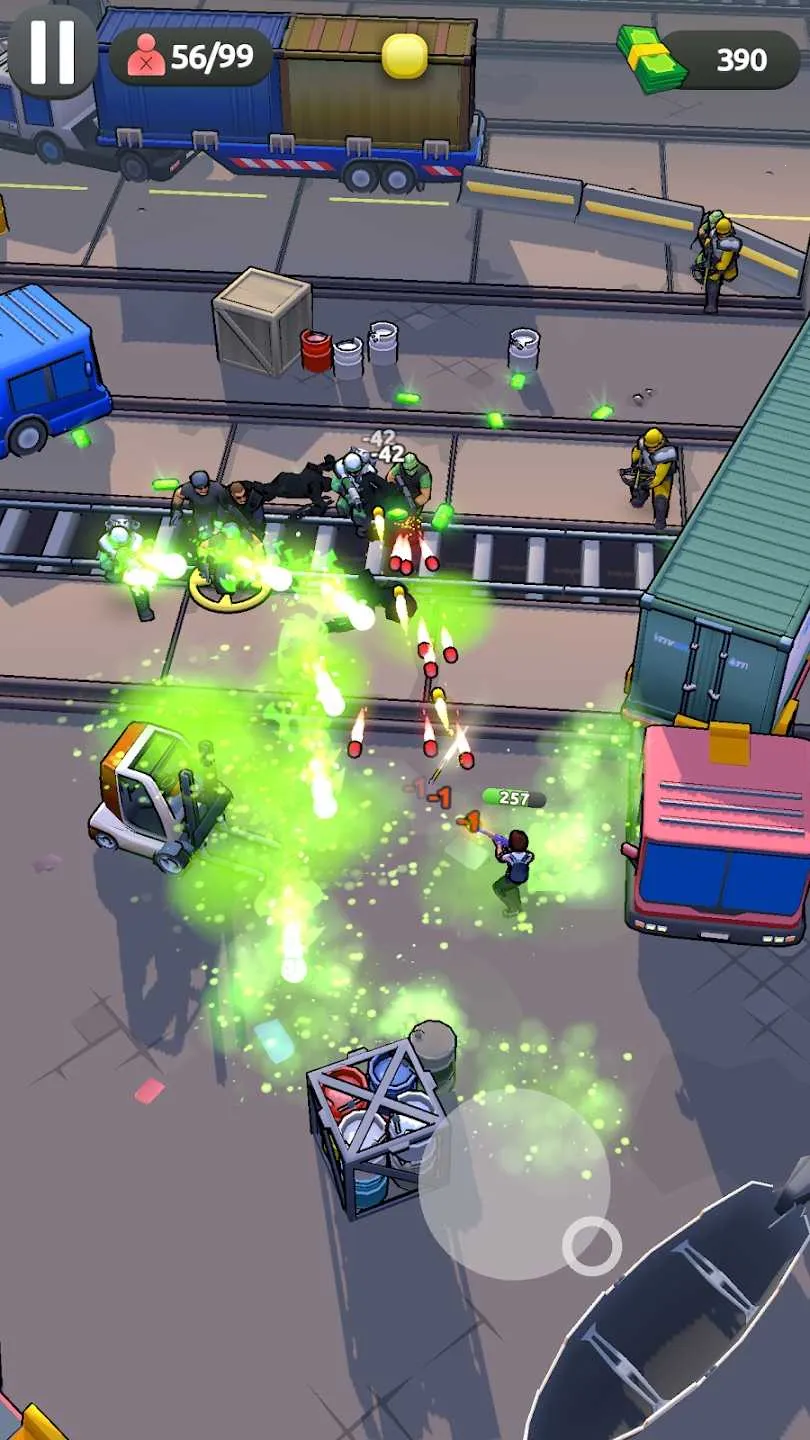Tap the virtual joystick's small ring knob
Image resolution: width=810 pixels, height=1440 pixels.
[x=592, y=1245]
